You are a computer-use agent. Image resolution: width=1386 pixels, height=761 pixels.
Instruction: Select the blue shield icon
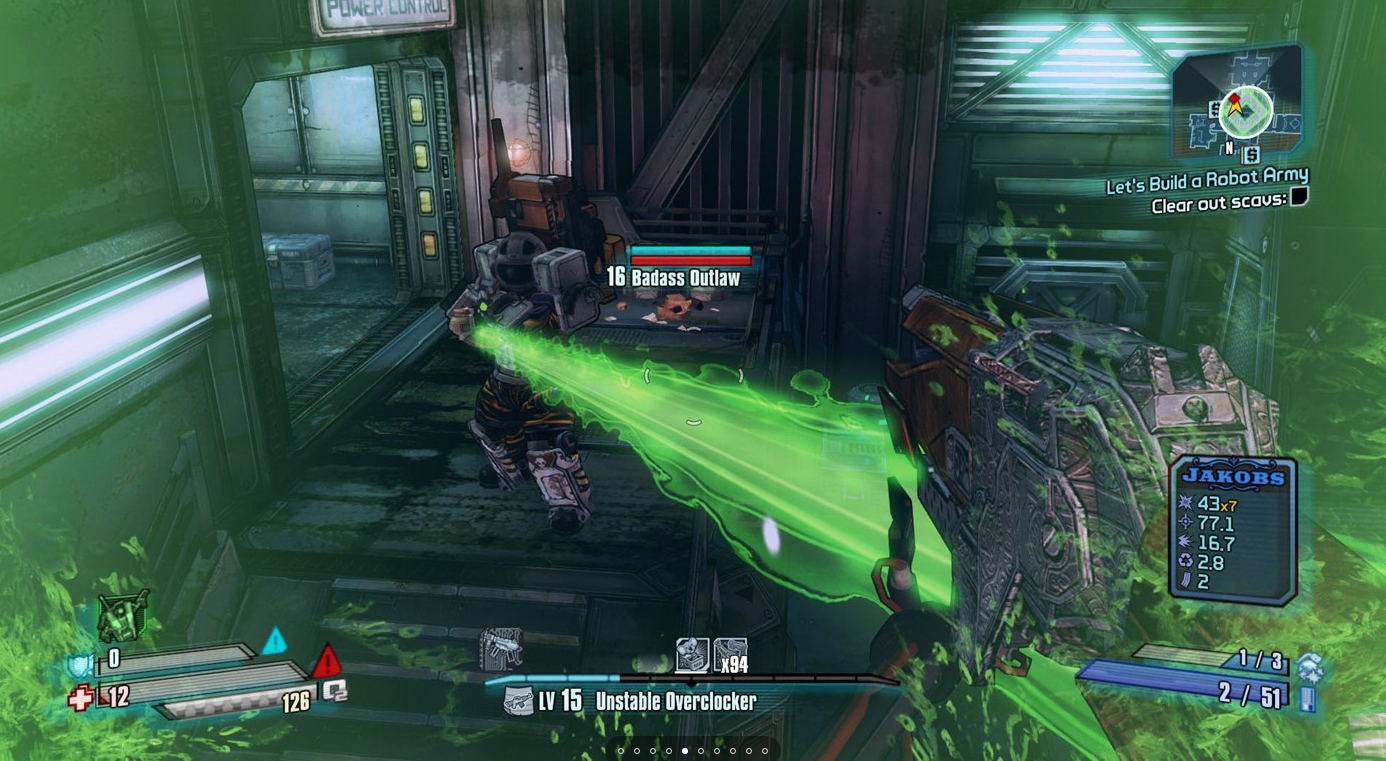81,664
